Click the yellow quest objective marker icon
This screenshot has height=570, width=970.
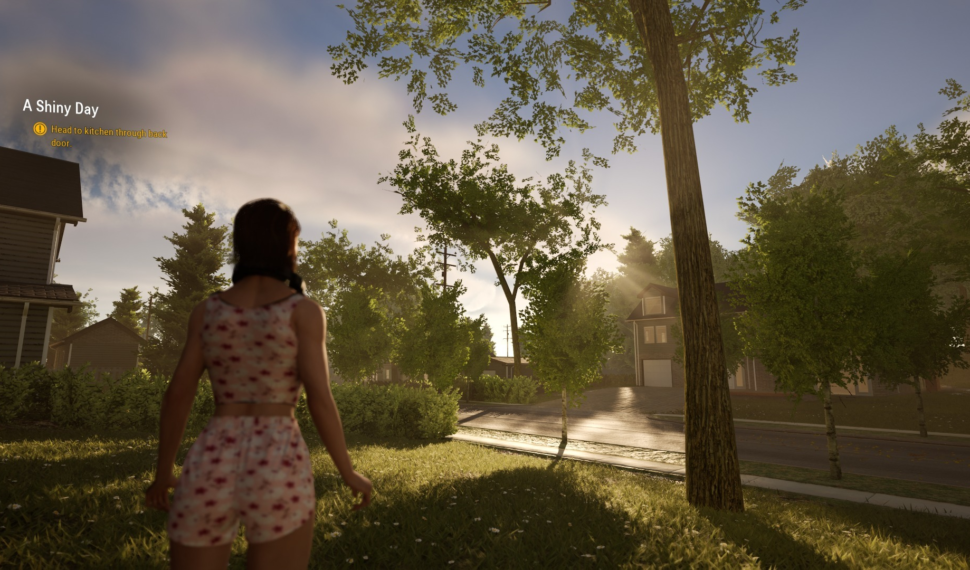tap(40, 129)
